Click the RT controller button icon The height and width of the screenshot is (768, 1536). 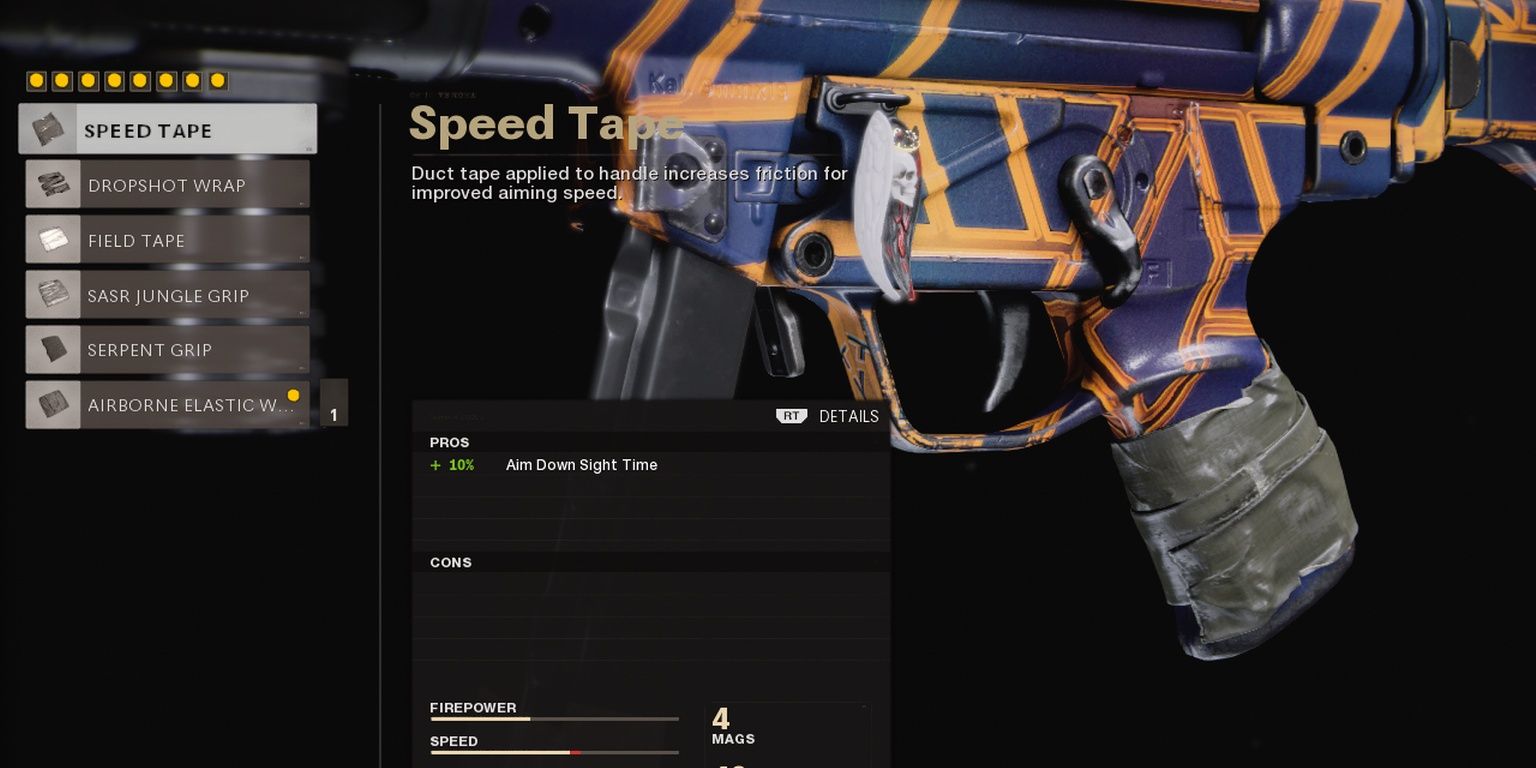coord(790,415)
